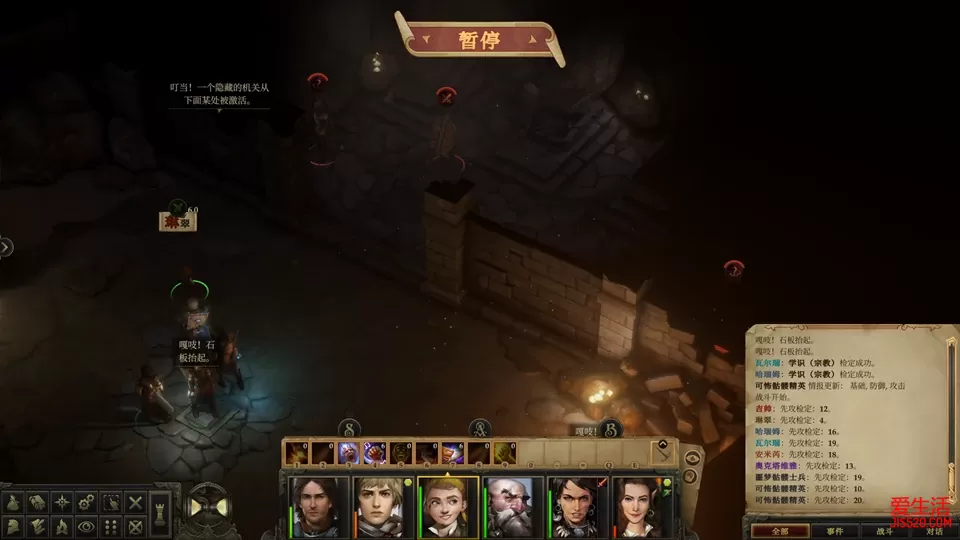Activate the campfire rest icon
Image resolution: width=960 pixels, height=540 pixels.
[x=63, y=526]
